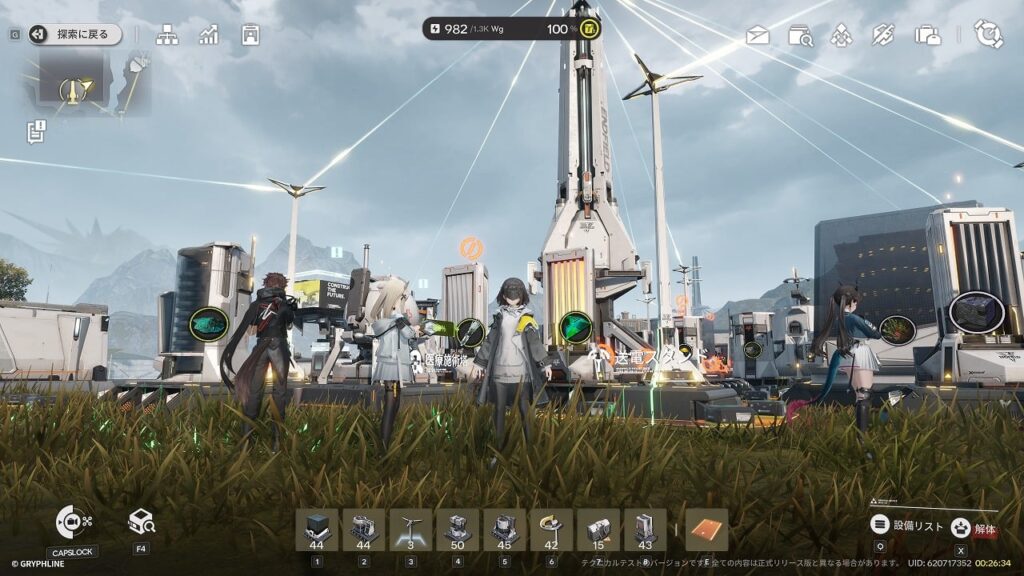Open the notes icon with exclamation mark
This screenshot has width=1024, height=576.
tap(37, 130)
